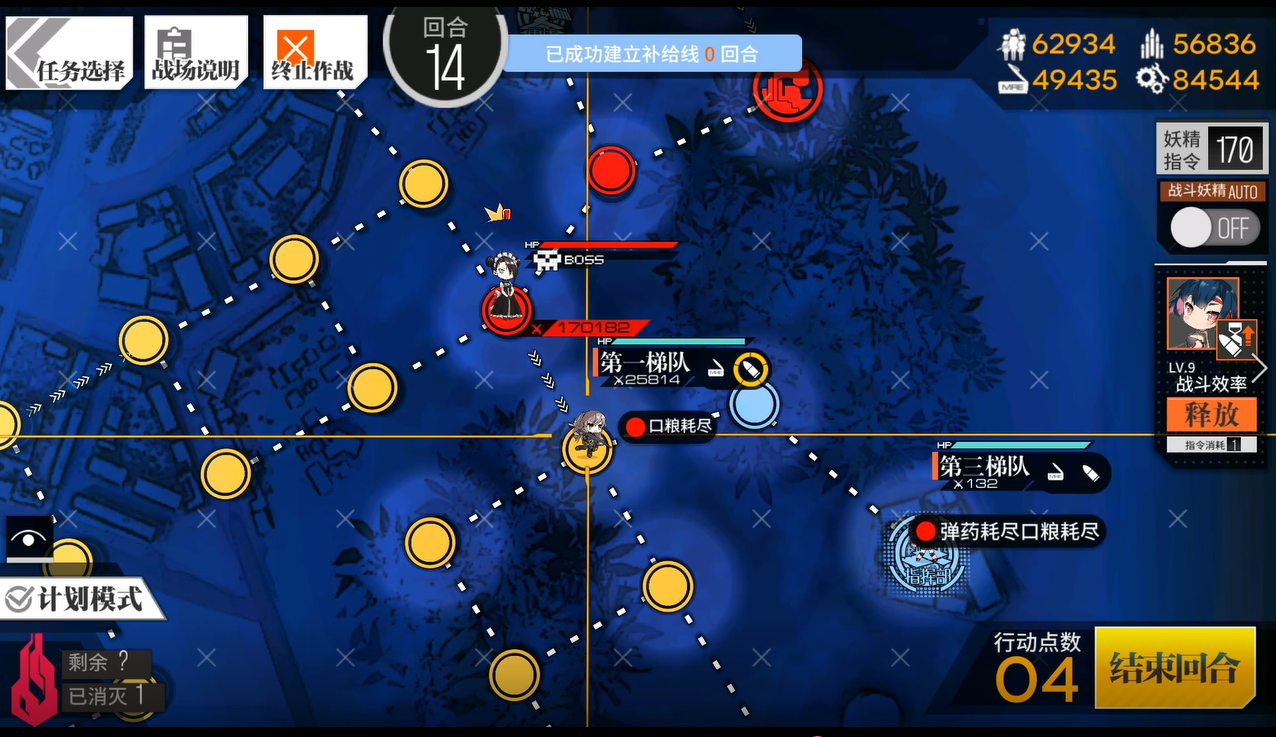Select the 第一梯队 echelon label

(647, 364)
